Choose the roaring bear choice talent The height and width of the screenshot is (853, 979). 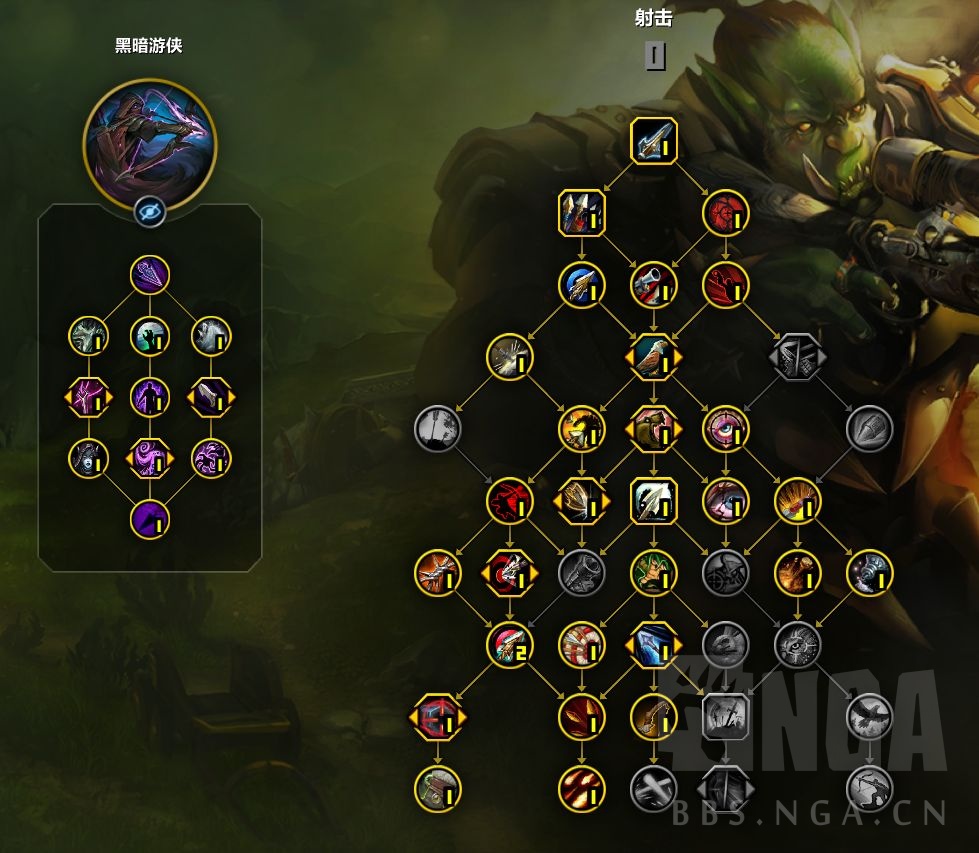[654, 429]
